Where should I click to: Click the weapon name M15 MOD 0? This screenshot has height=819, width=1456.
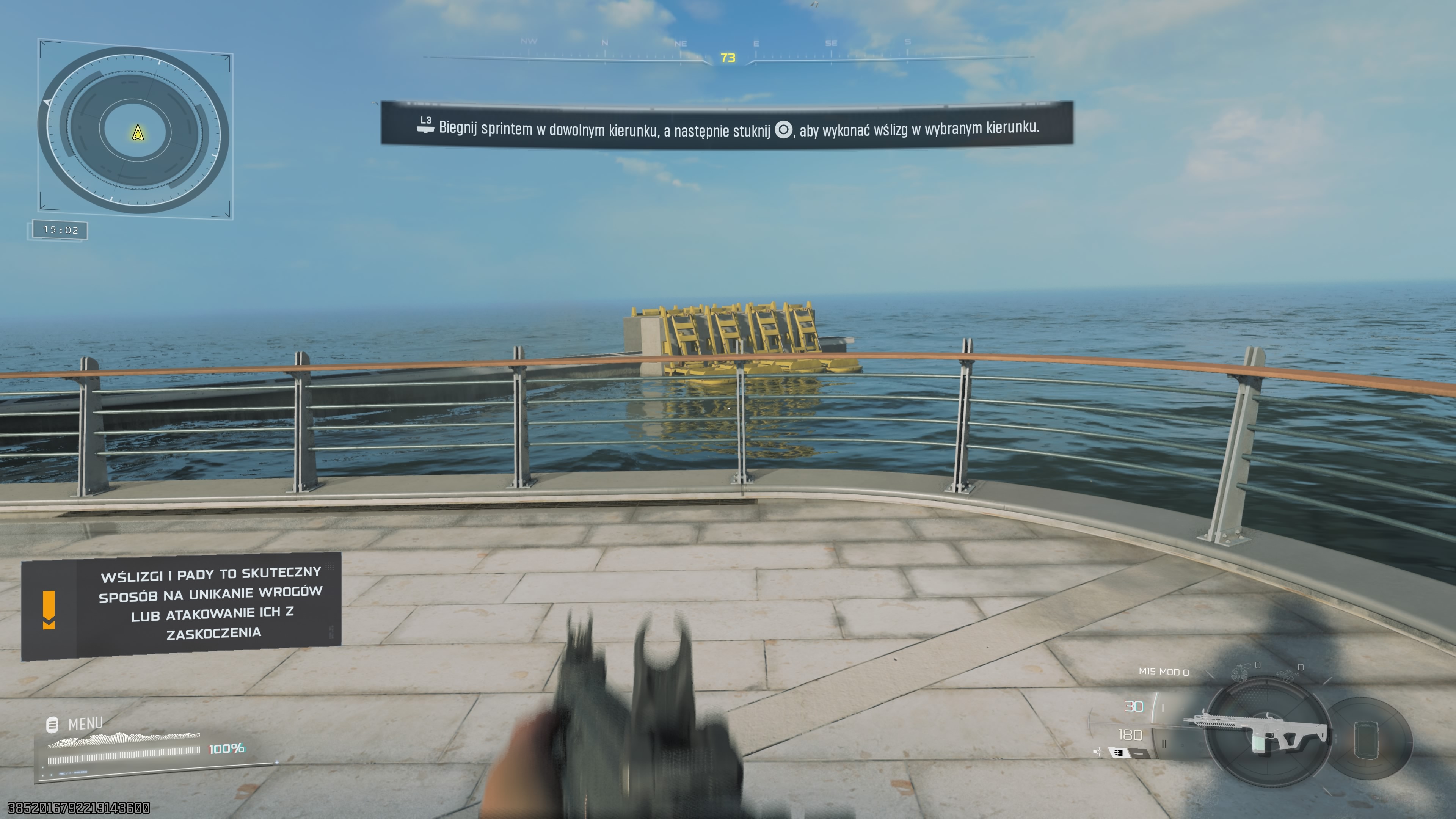pos(1164,672)
